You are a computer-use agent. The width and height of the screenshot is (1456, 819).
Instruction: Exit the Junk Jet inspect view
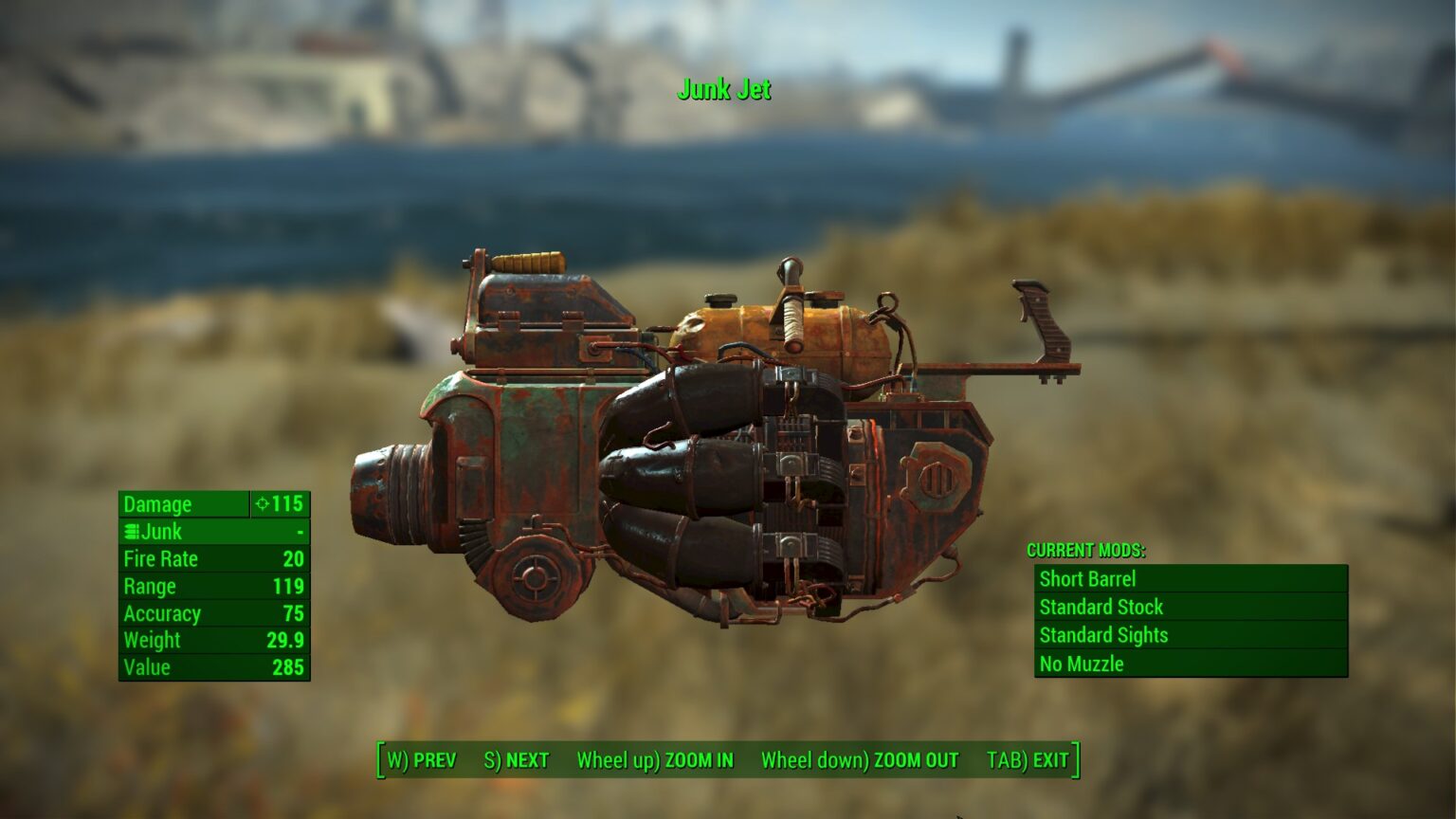[x=1028, y=760]
